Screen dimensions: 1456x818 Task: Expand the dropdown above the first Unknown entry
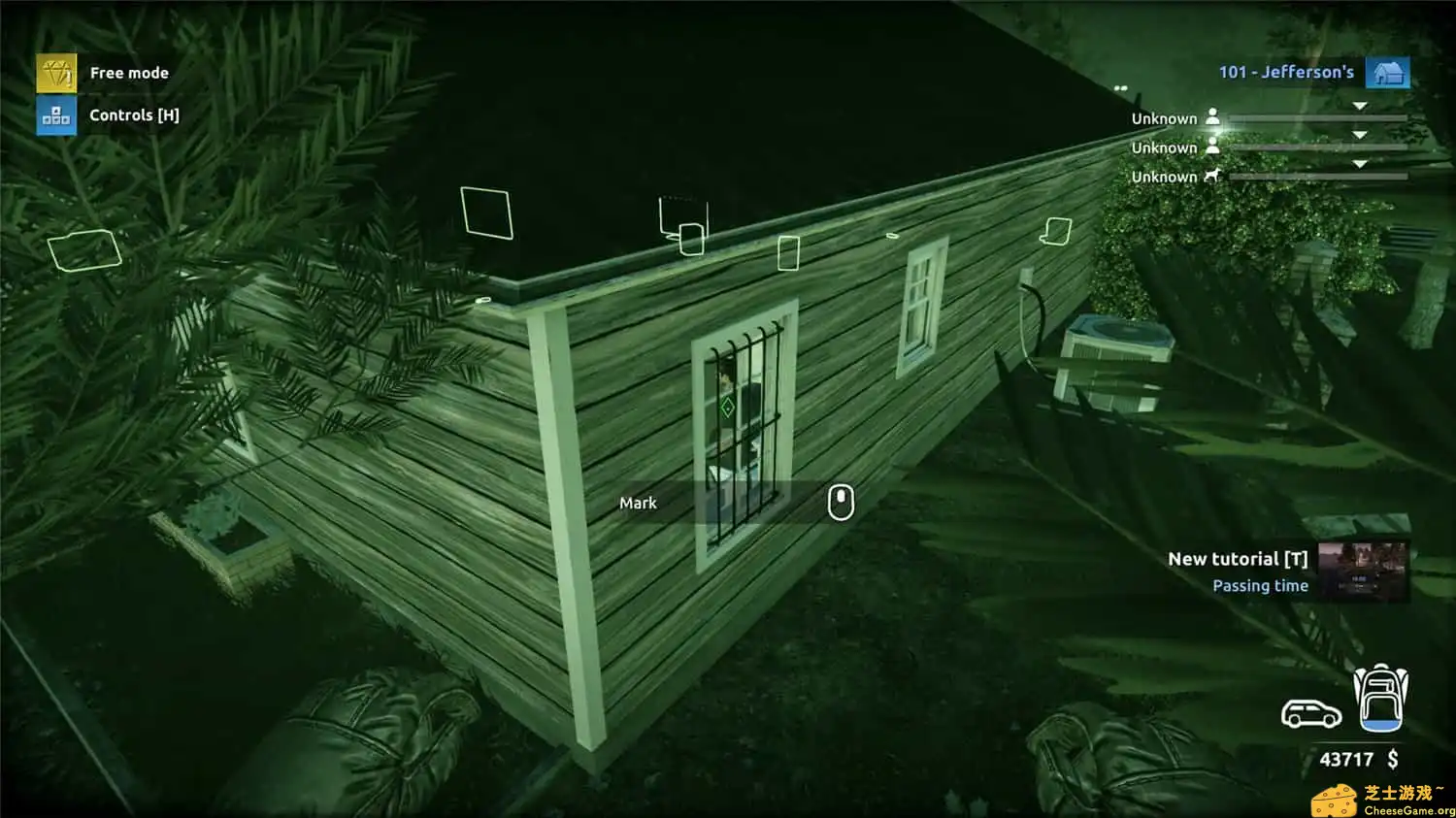coord(1361,104)
